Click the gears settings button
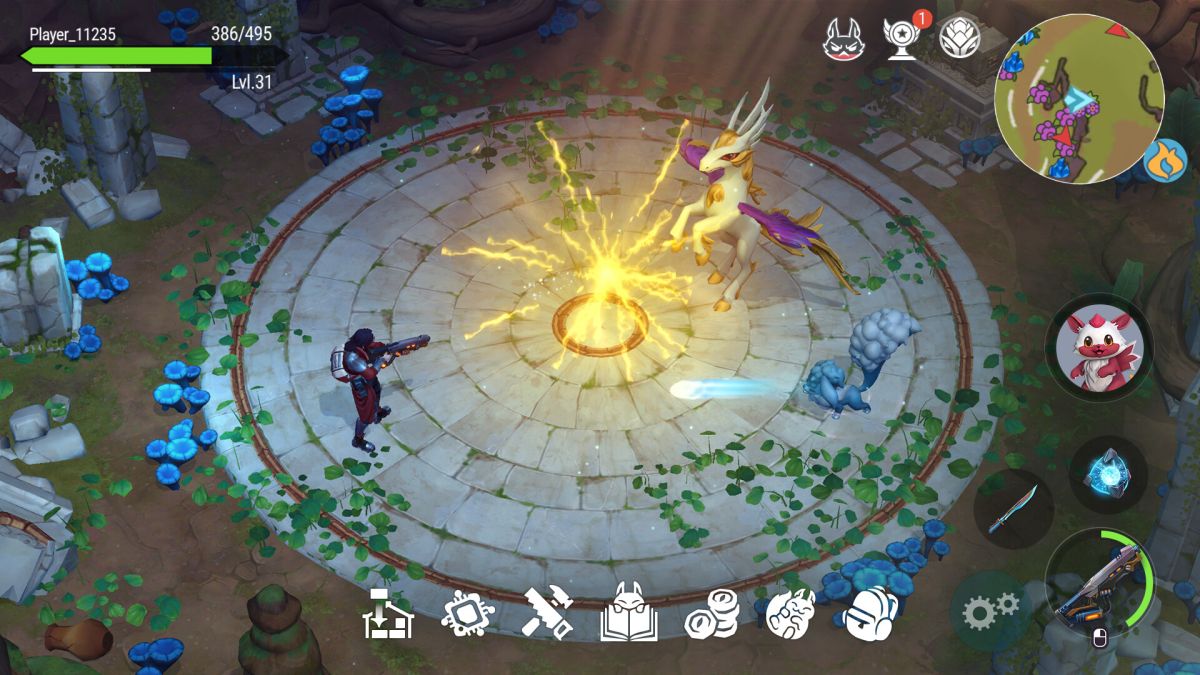The width and height of the screenshot is (1200, 675). click(990, 607)
